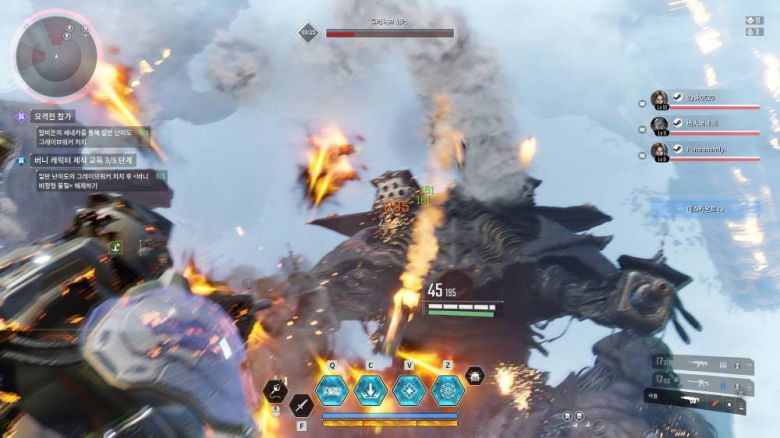Activate the Q skill hexagon
This screenshot has height=438, width=780.
(332, 388)
